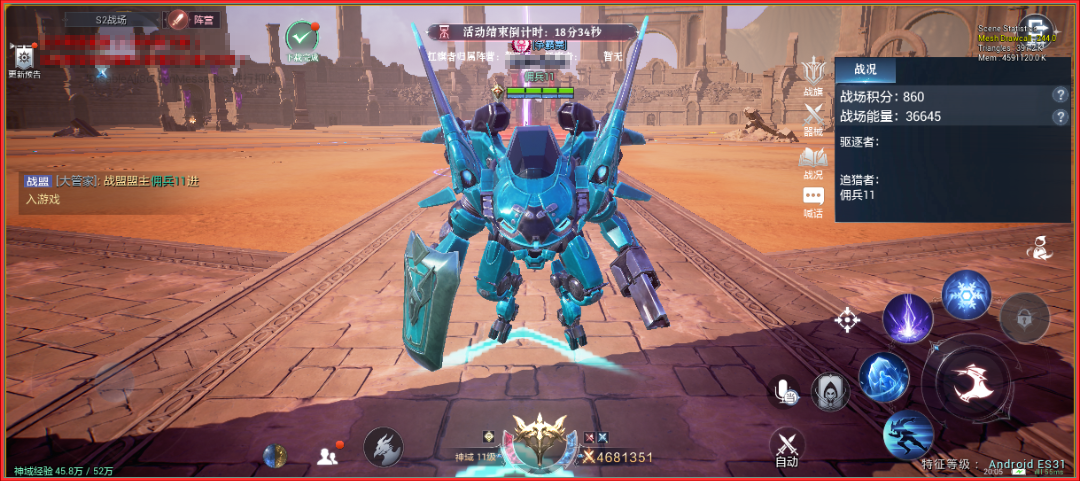Switch to the 战况 tab
The height and width of the screenshot is (481, 1080).
(x=865, y=69)
